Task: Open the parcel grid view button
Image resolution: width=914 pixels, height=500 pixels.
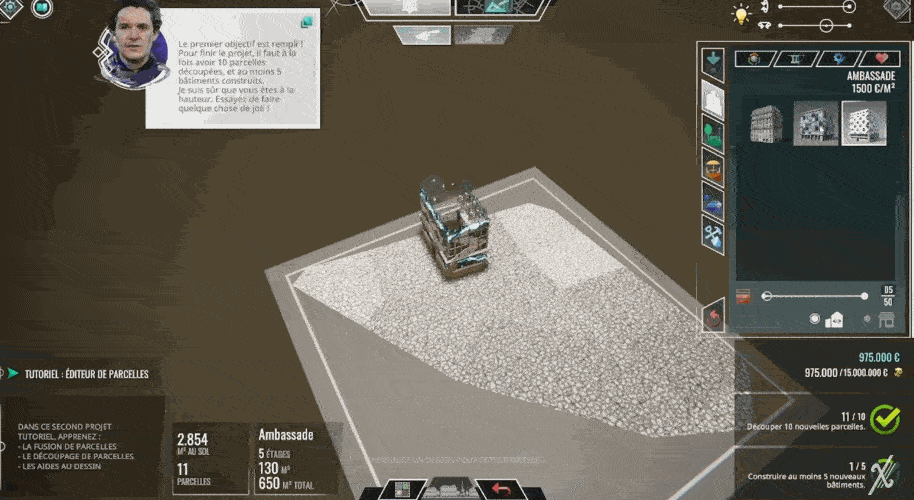Action: [x=404, y=489]
